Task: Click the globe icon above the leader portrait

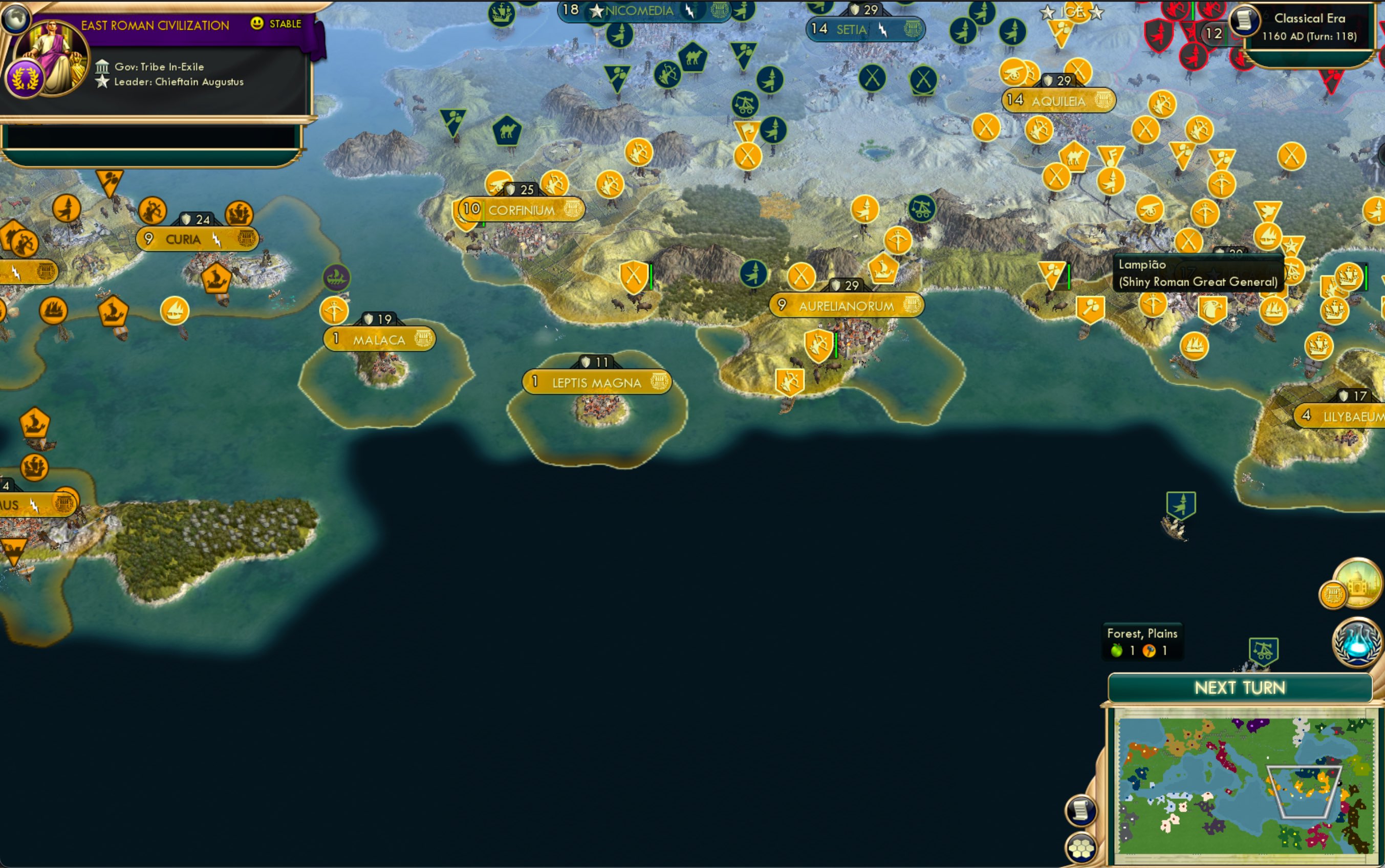Action: tap(15, 17)
